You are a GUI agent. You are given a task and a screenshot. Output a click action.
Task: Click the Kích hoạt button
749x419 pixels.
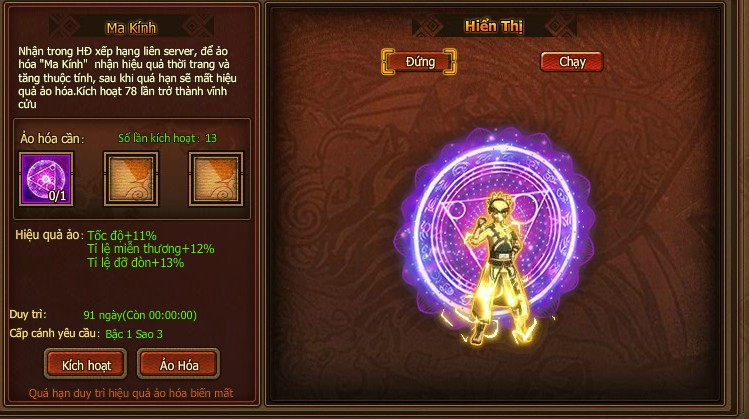click(x=86, y=364)
